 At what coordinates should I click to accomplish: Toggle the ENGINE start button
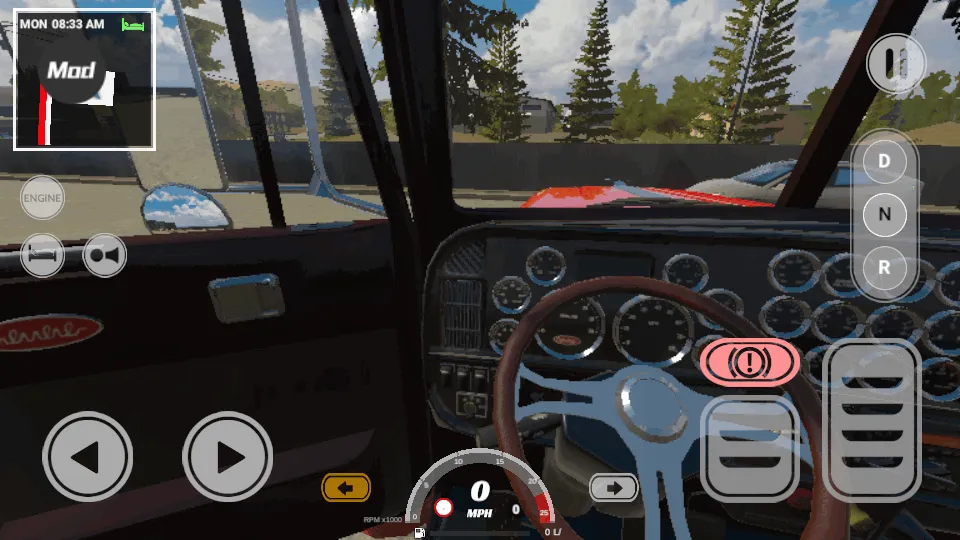tap(42, 198)
